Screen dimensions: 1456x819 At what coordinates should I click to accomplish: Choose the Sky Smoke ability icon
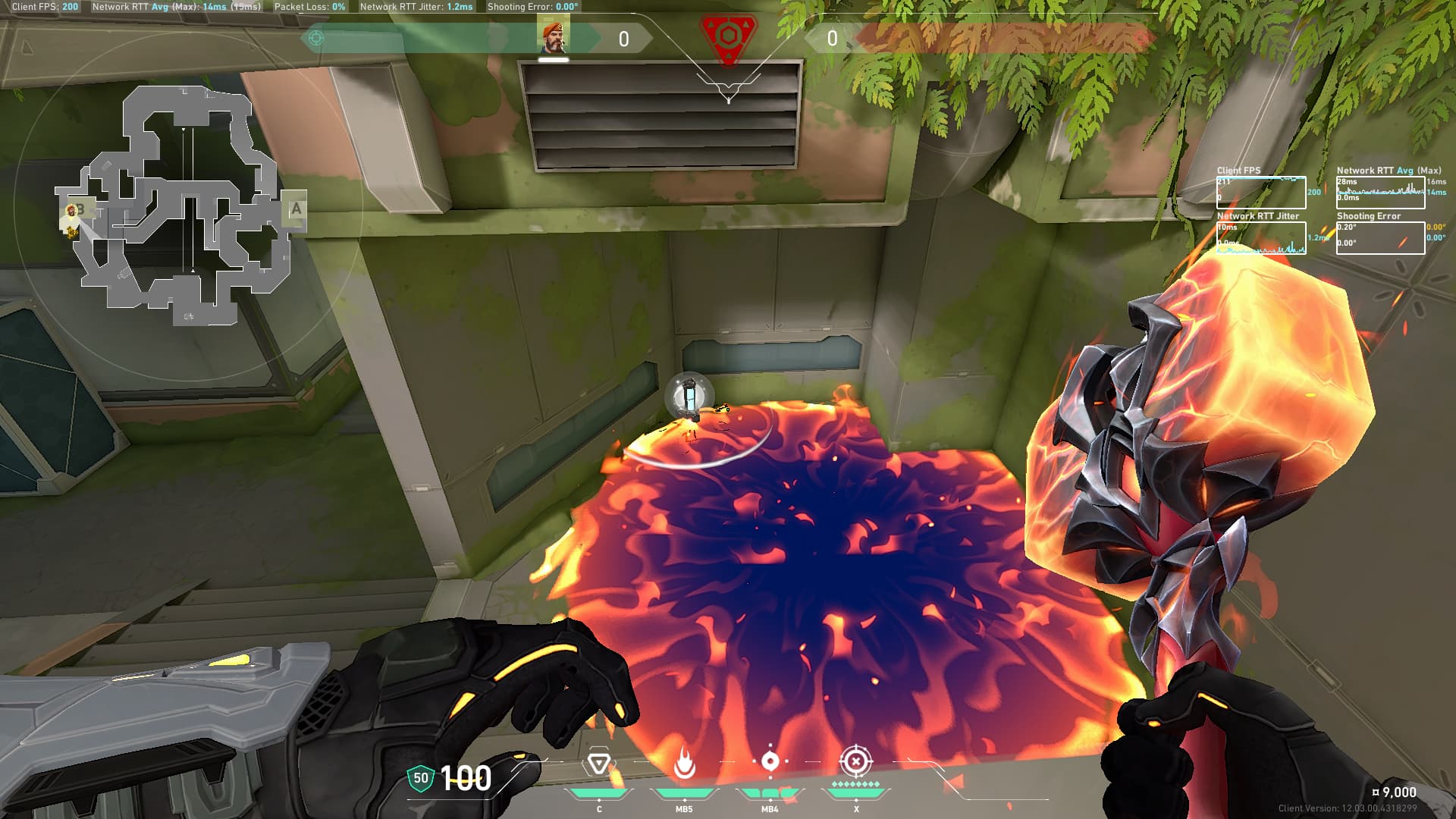pyautogui.click(x=770, y=761)
